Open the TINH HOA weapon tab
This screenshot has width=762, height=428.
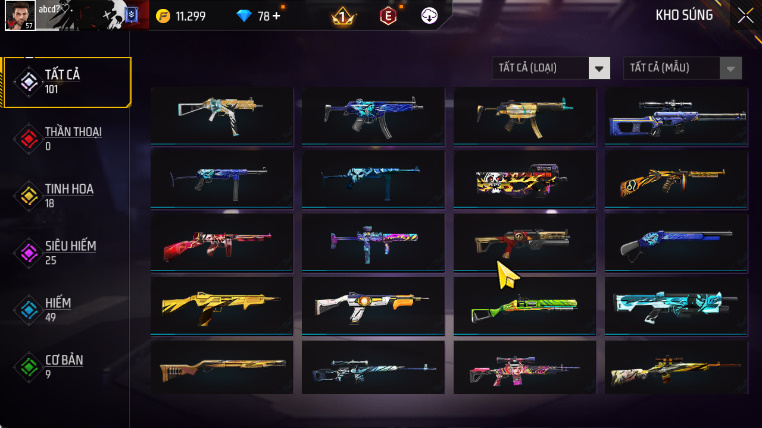point(68,195)
